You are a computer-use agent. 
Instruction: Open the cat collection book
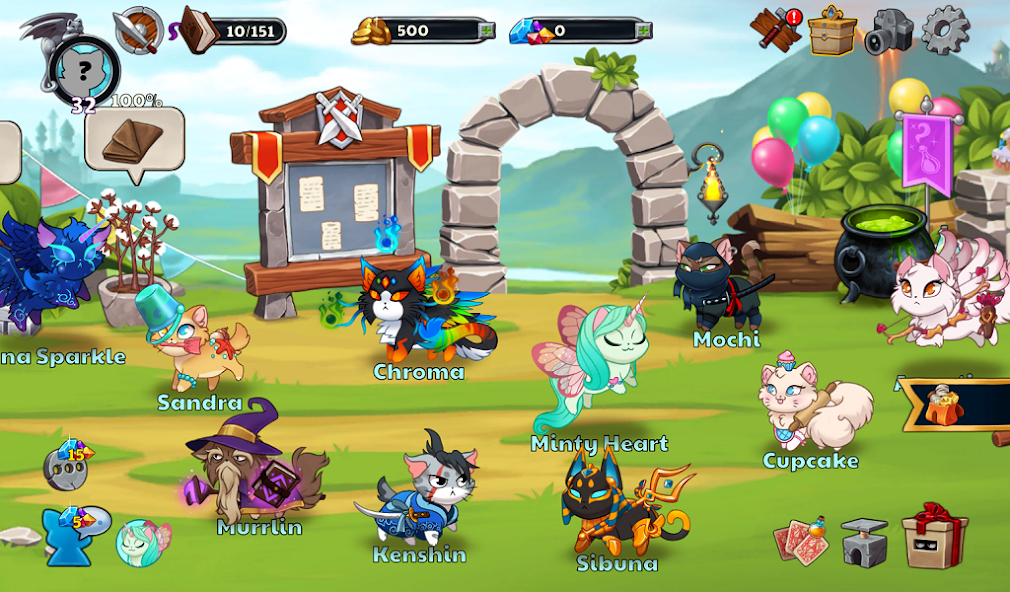click(x=200, y=31)
